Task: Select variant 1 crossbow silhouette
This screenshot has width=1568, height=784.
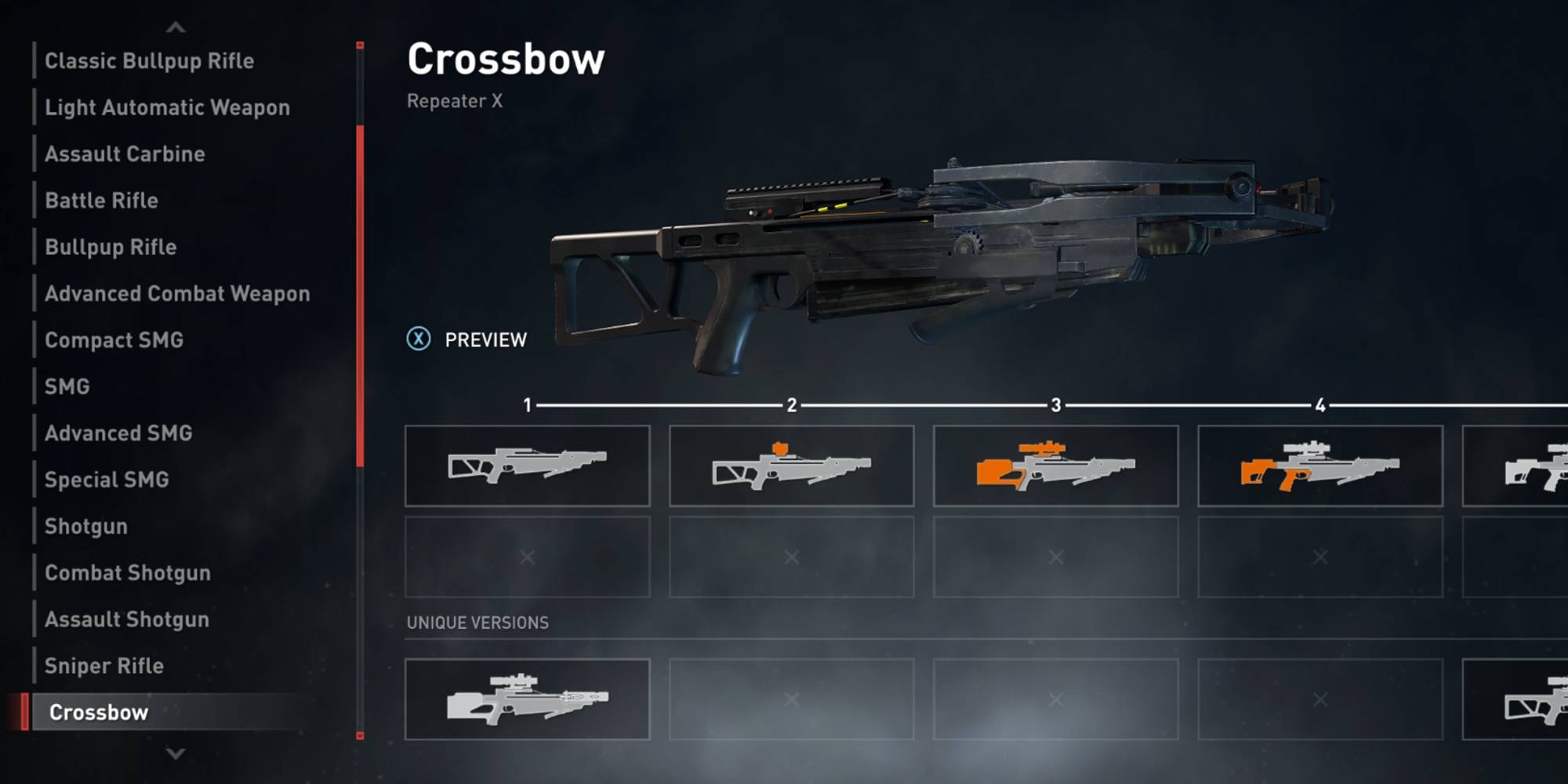Action: [527, 466]
